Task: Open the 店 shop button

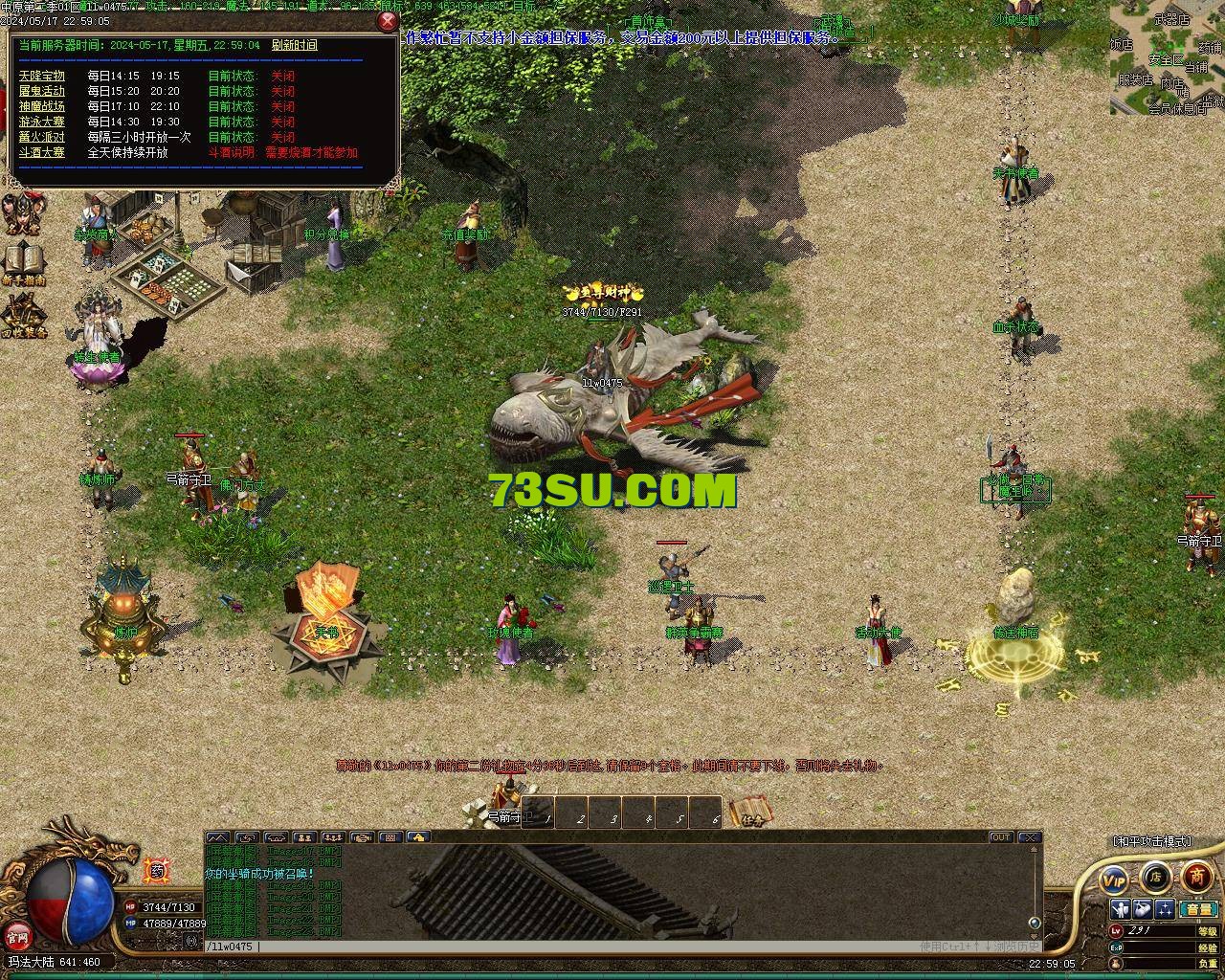Action: tap(1155, 876)
